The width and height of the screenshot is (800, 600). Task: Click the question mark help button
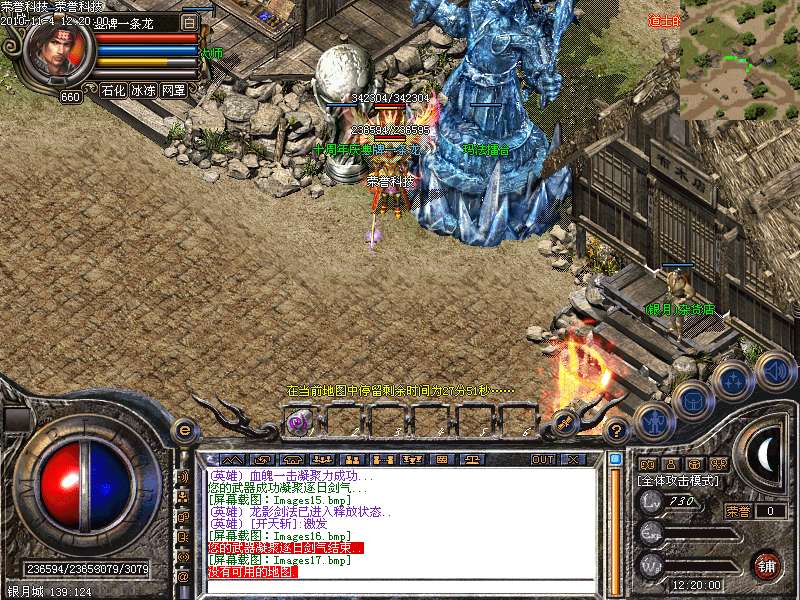[x=616, y=432]
